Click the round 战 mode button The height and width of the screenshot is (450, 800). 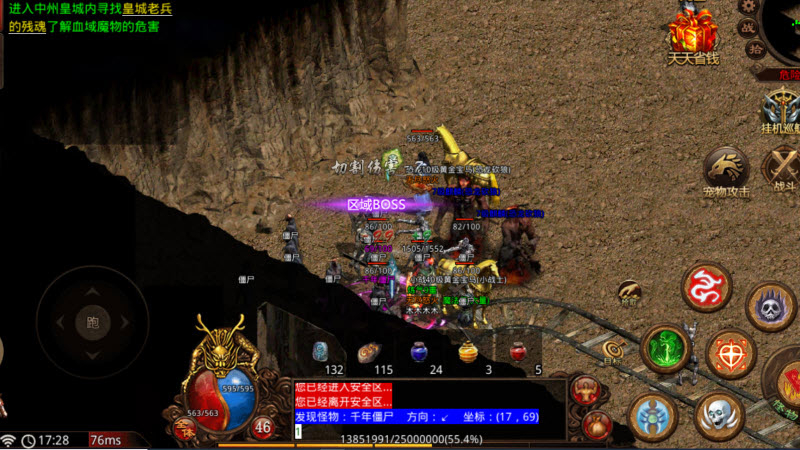coord(746,28)
